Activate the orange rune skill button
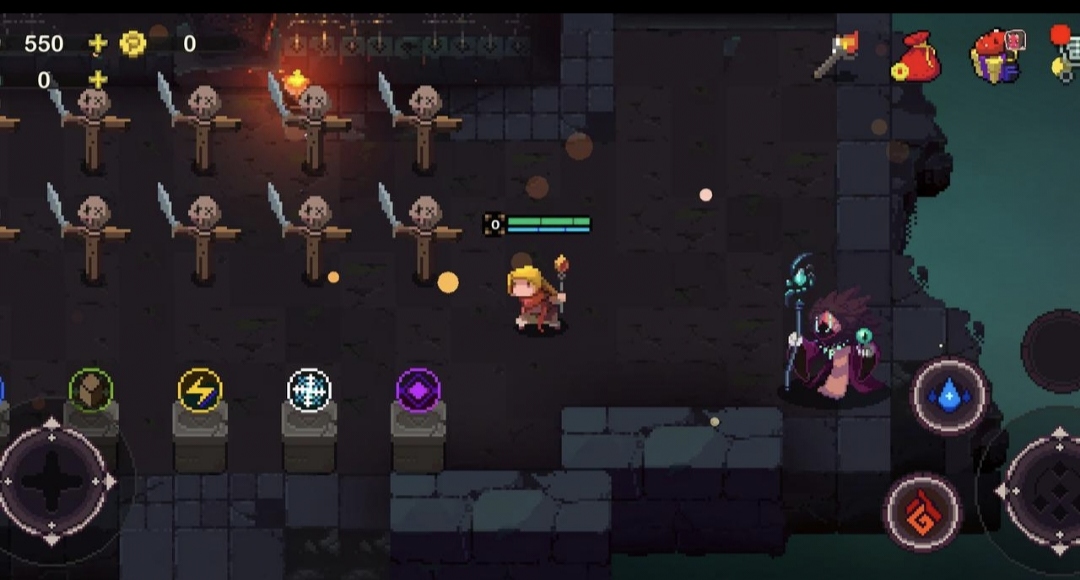Screen dimensions: 1080x580 pyautogui.click(x=922, y=512)
